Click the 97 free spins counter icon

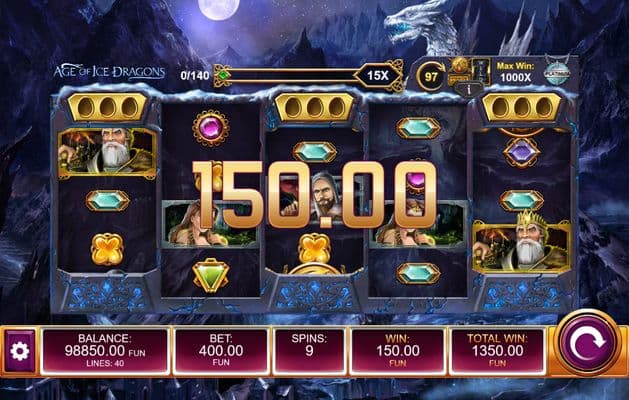pyautogui.click(x=431, y=75)
